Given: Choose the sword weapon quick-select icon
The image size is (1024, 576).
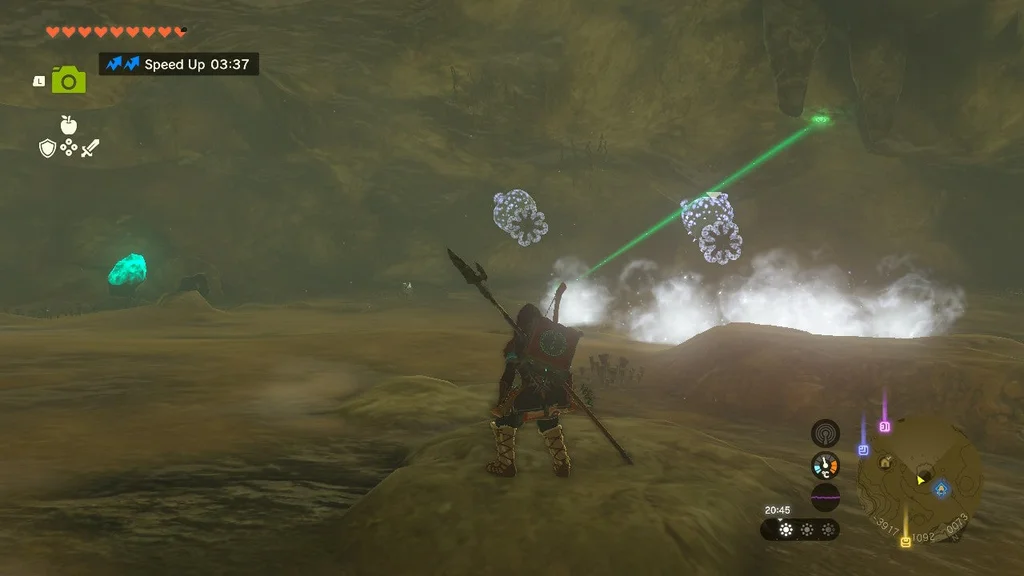Looking at the screenshot, I should 91,148.
